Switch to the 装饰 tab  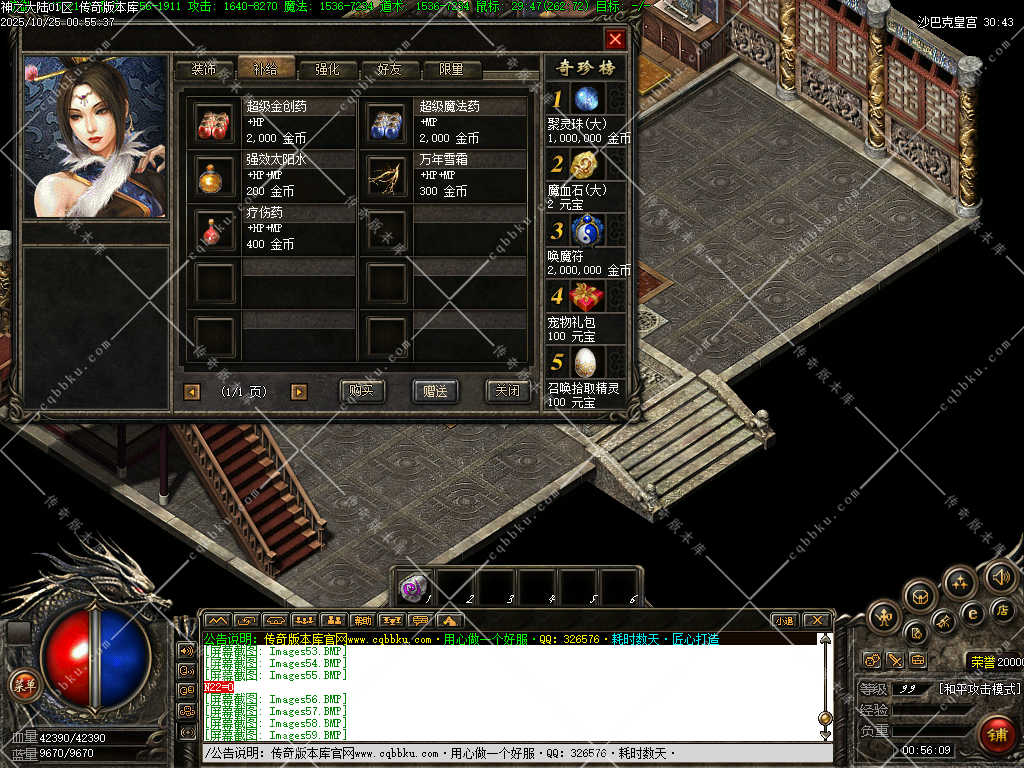(204, 70)
